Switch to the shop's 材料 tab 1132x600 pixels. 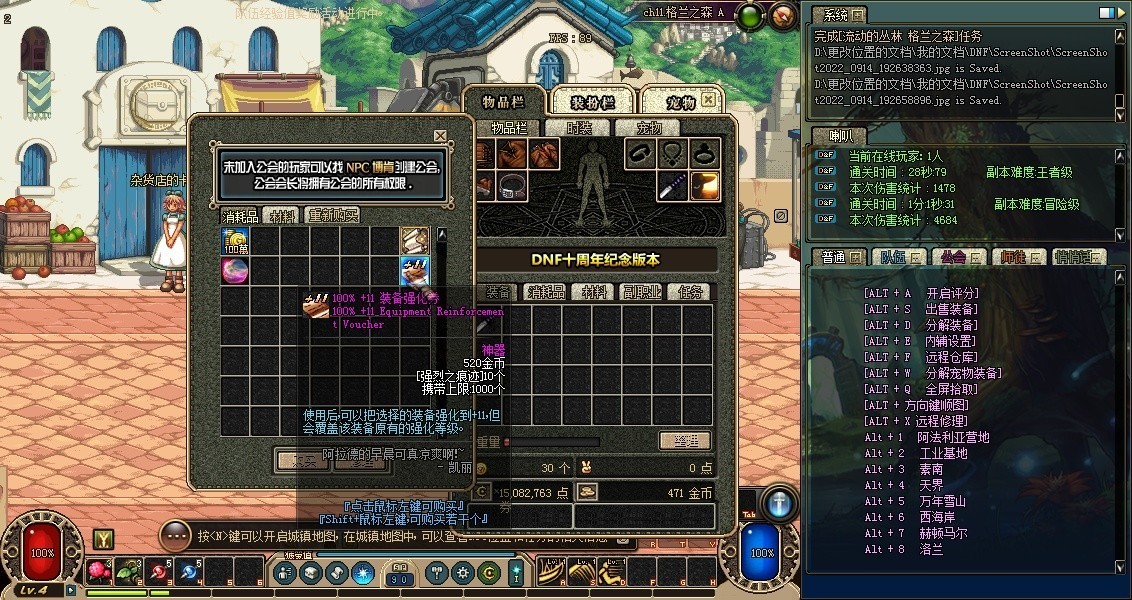pyautogui.click(x=283, y=216)
